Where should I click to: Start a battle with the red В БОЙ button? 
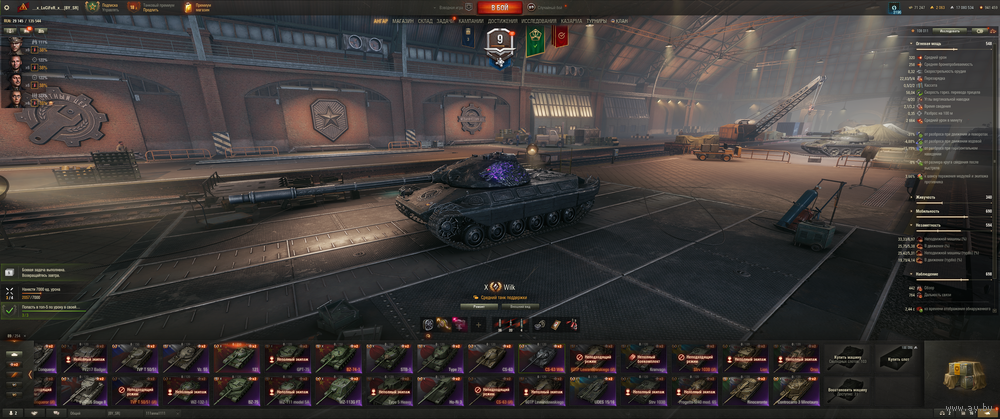click(499, 6)
